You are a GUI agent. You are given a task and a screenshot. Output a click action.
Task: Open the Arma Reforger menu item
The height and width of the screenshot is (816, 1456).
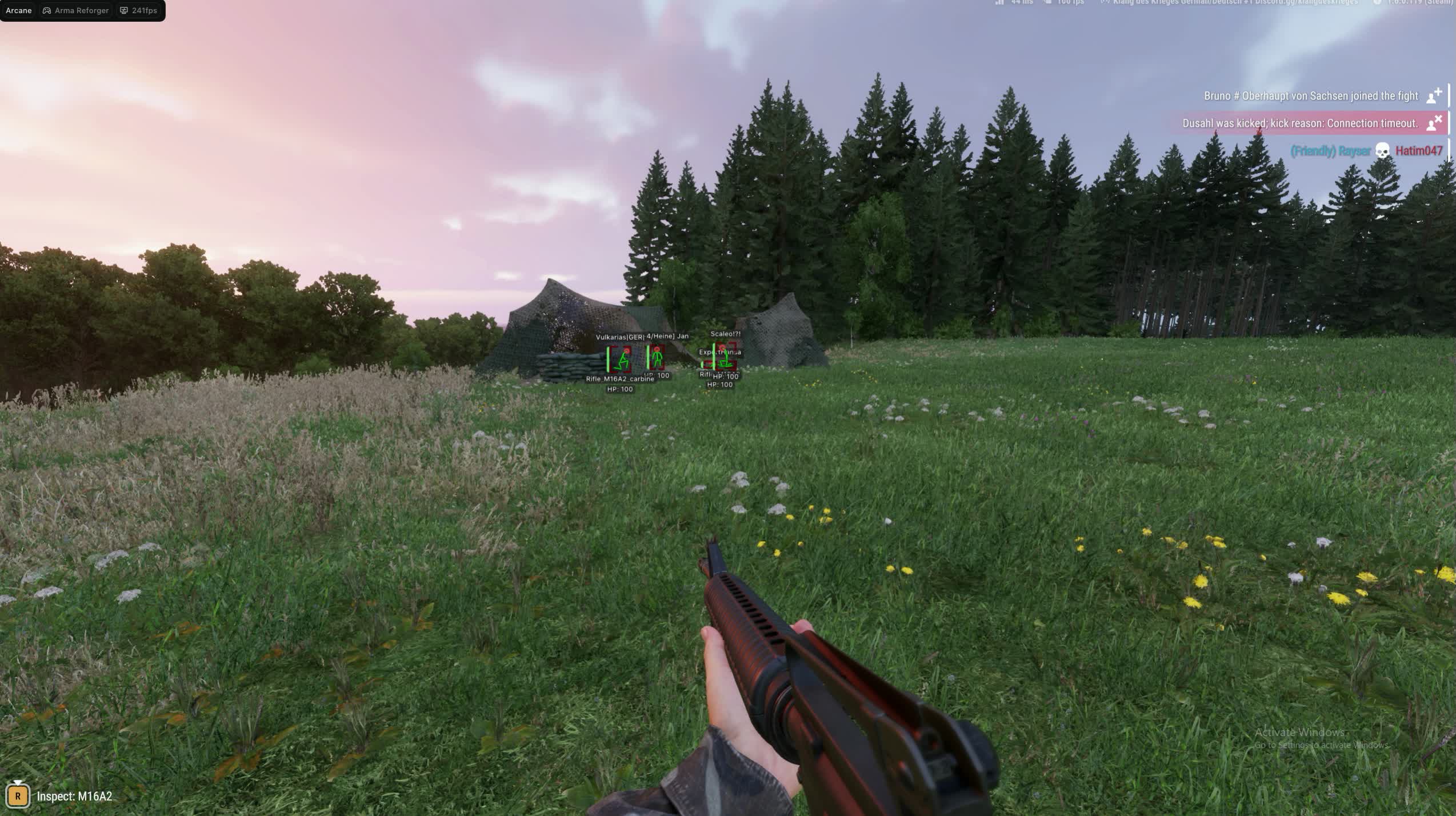coord(82,10)
